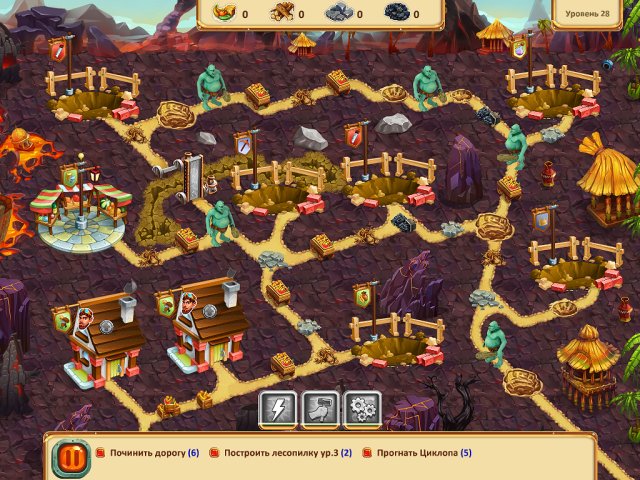Activate the lightning bolt bonus

pos(278,408)
